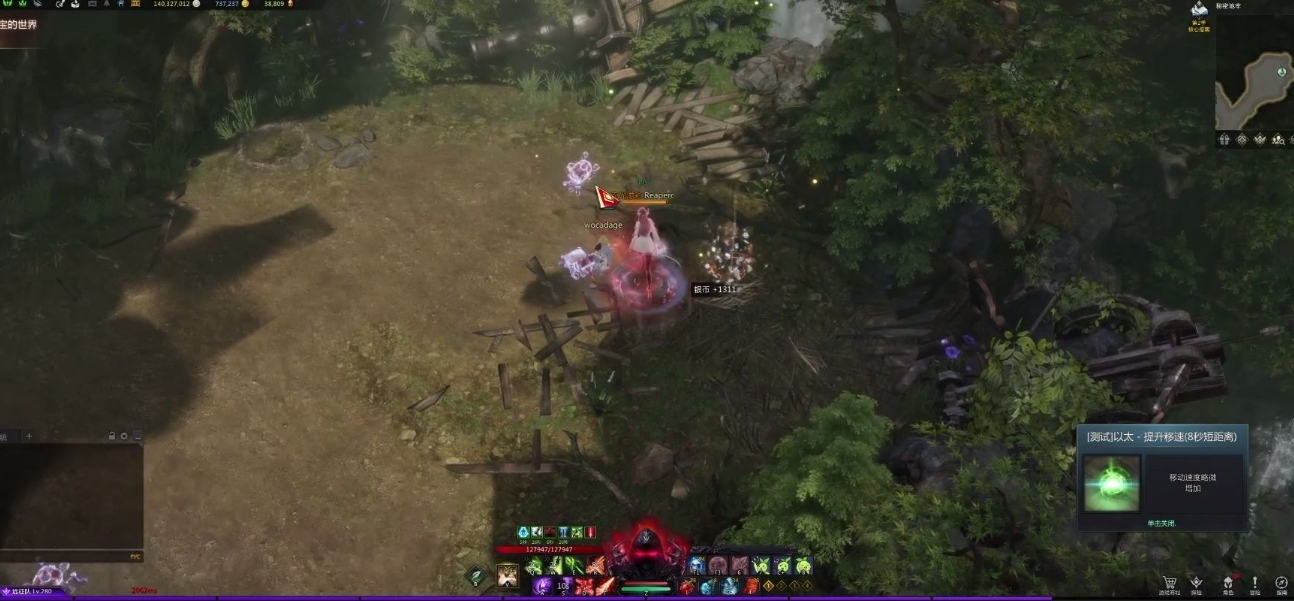Open the season core map mountain icon

1199,10
